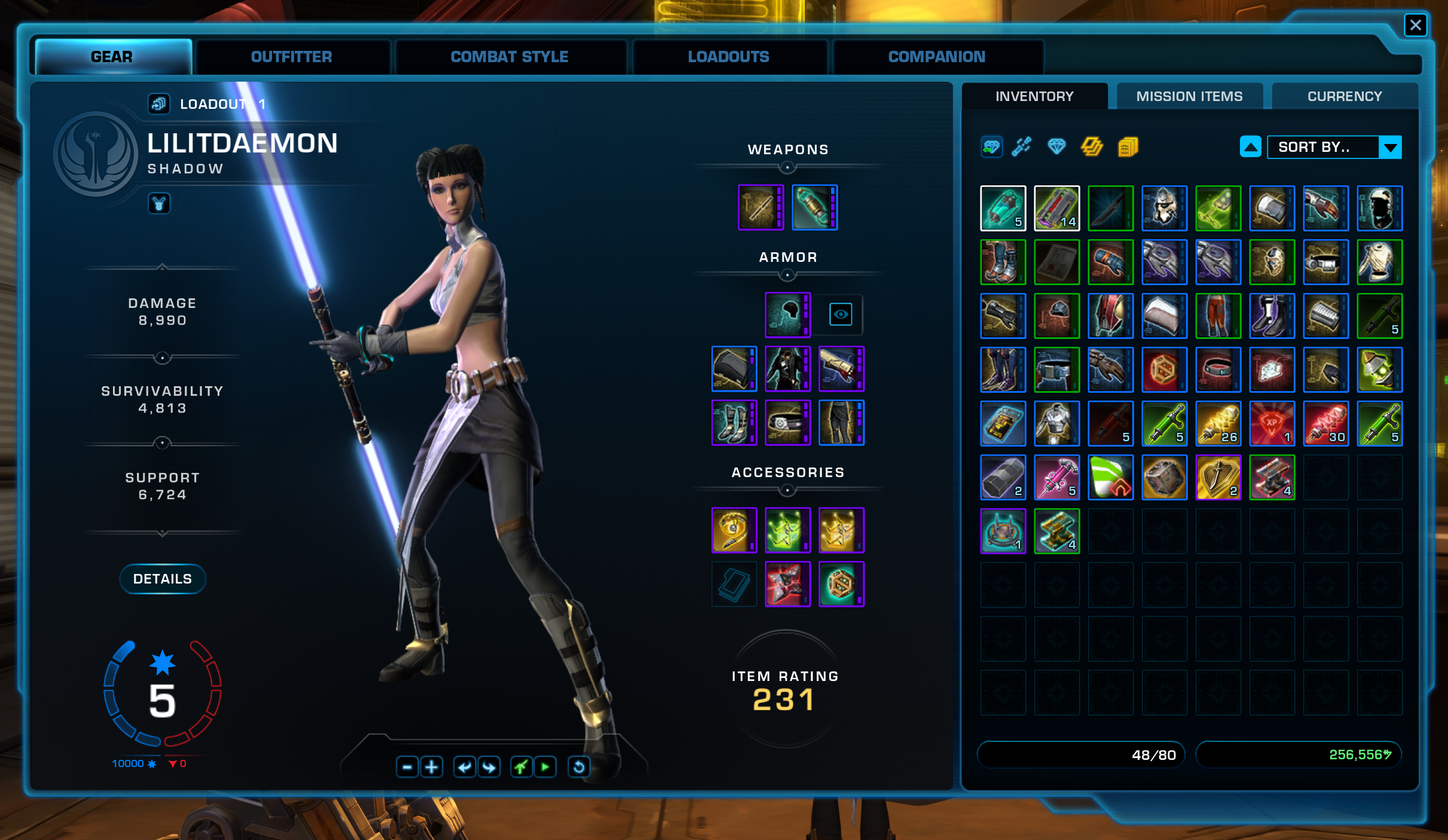Select the equipped double-bladed lightsaber slot
Image resolution: width=1448 pixels, height=840 pixels.
(760, 207)
